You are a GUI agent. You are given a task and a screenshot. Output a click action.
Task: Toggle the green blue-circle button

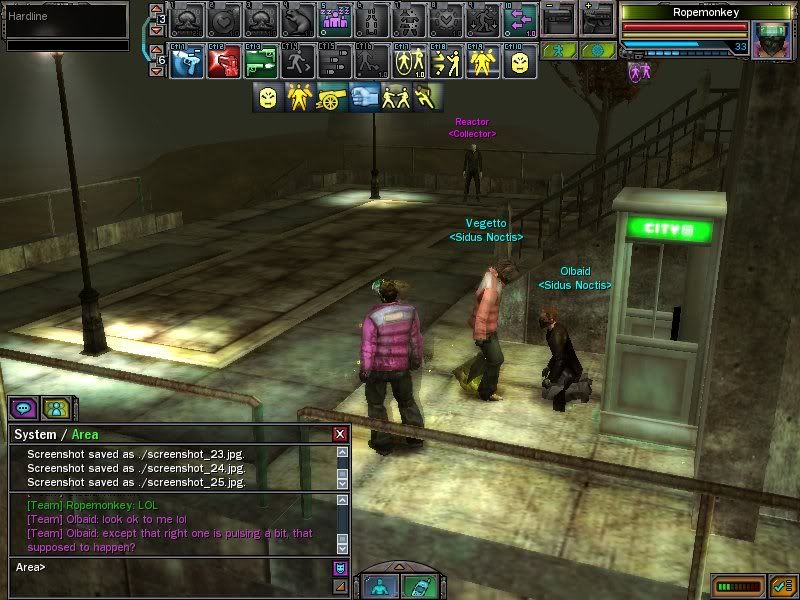[x=598, y=50]
